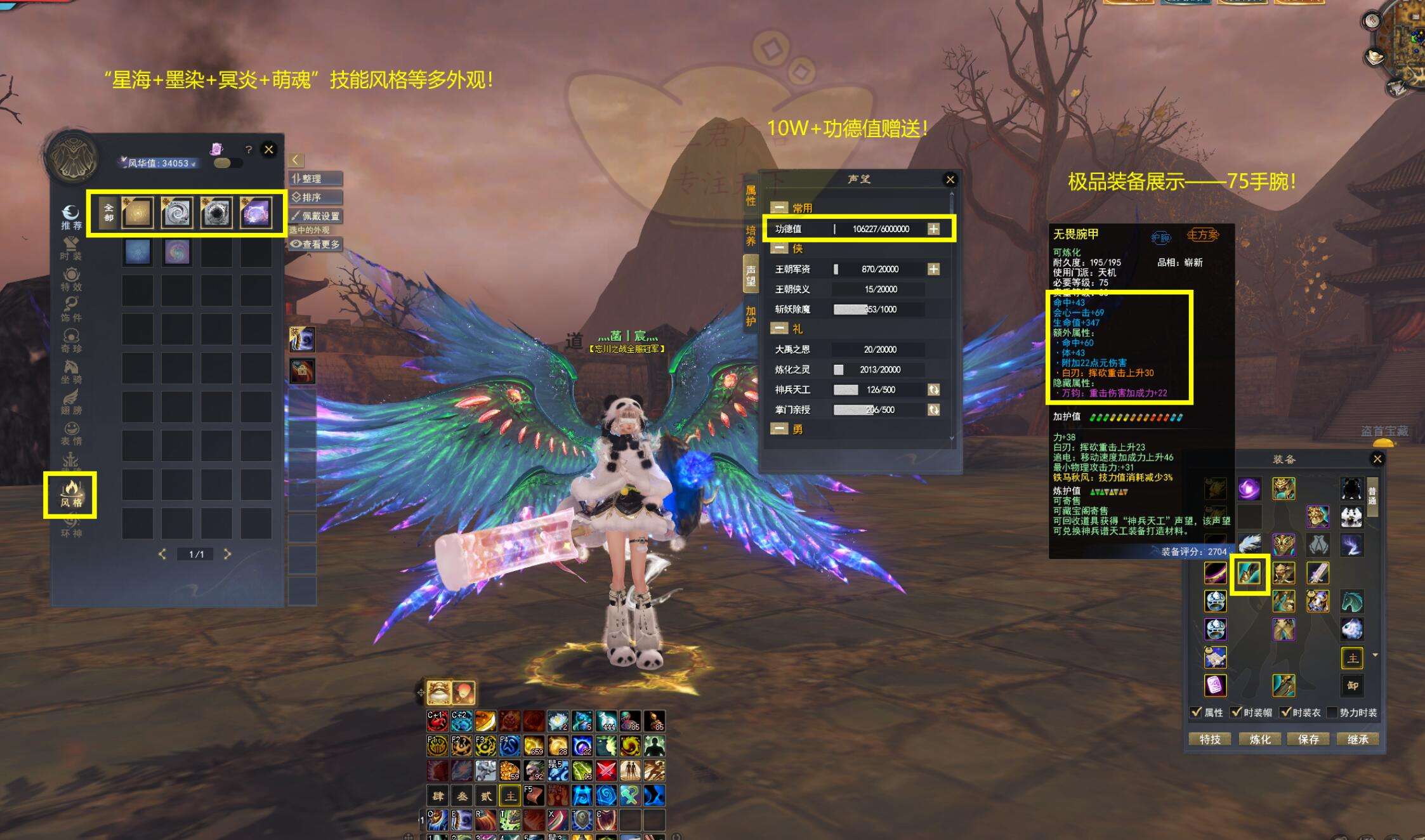Screen dimensions: 1425x840
Task: Click the 特技 special skill button
Action: [1209, 739]
